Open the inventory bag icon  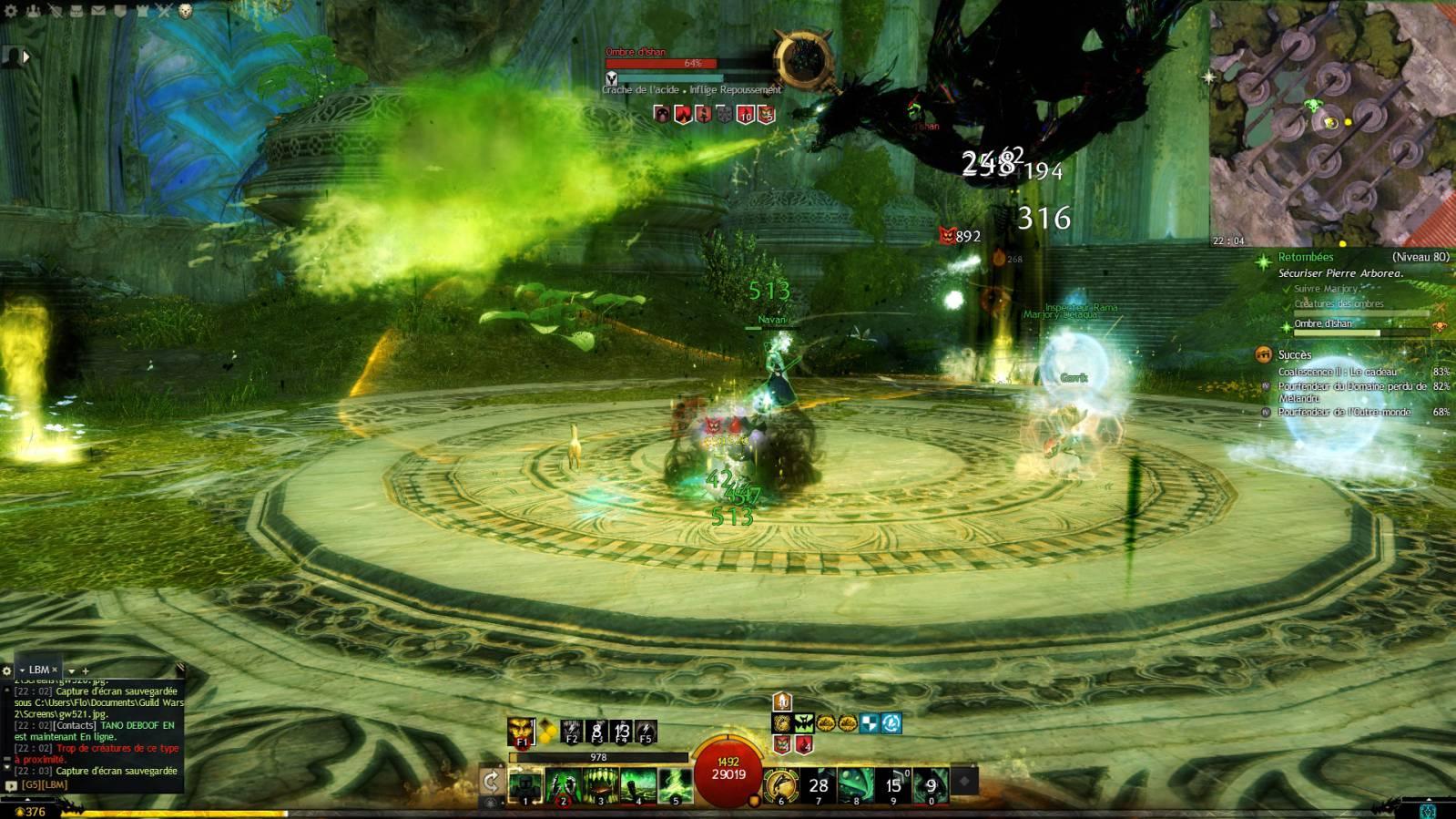point(76,11)
